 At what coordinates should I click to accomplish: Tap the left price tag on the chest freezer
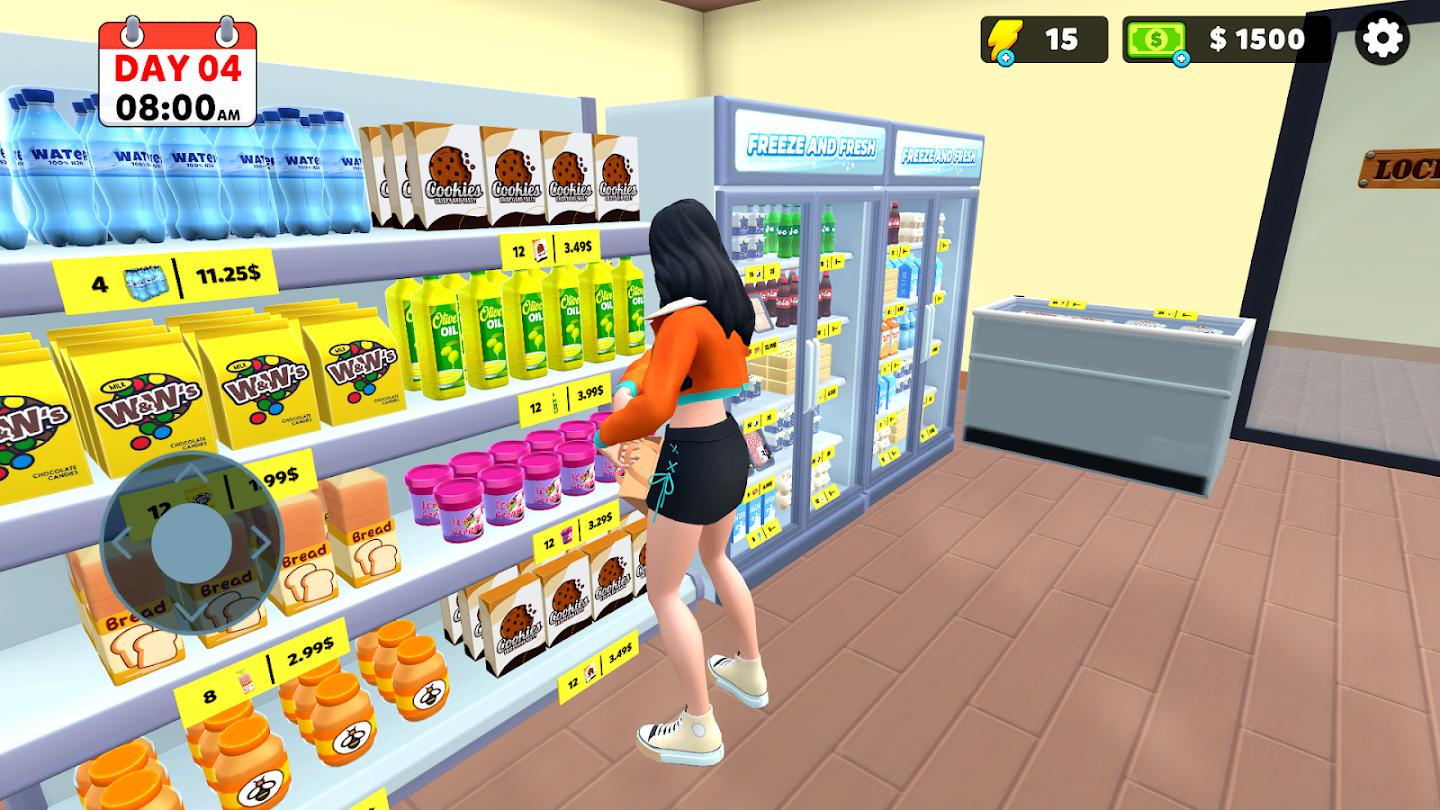pos(1067,304)
